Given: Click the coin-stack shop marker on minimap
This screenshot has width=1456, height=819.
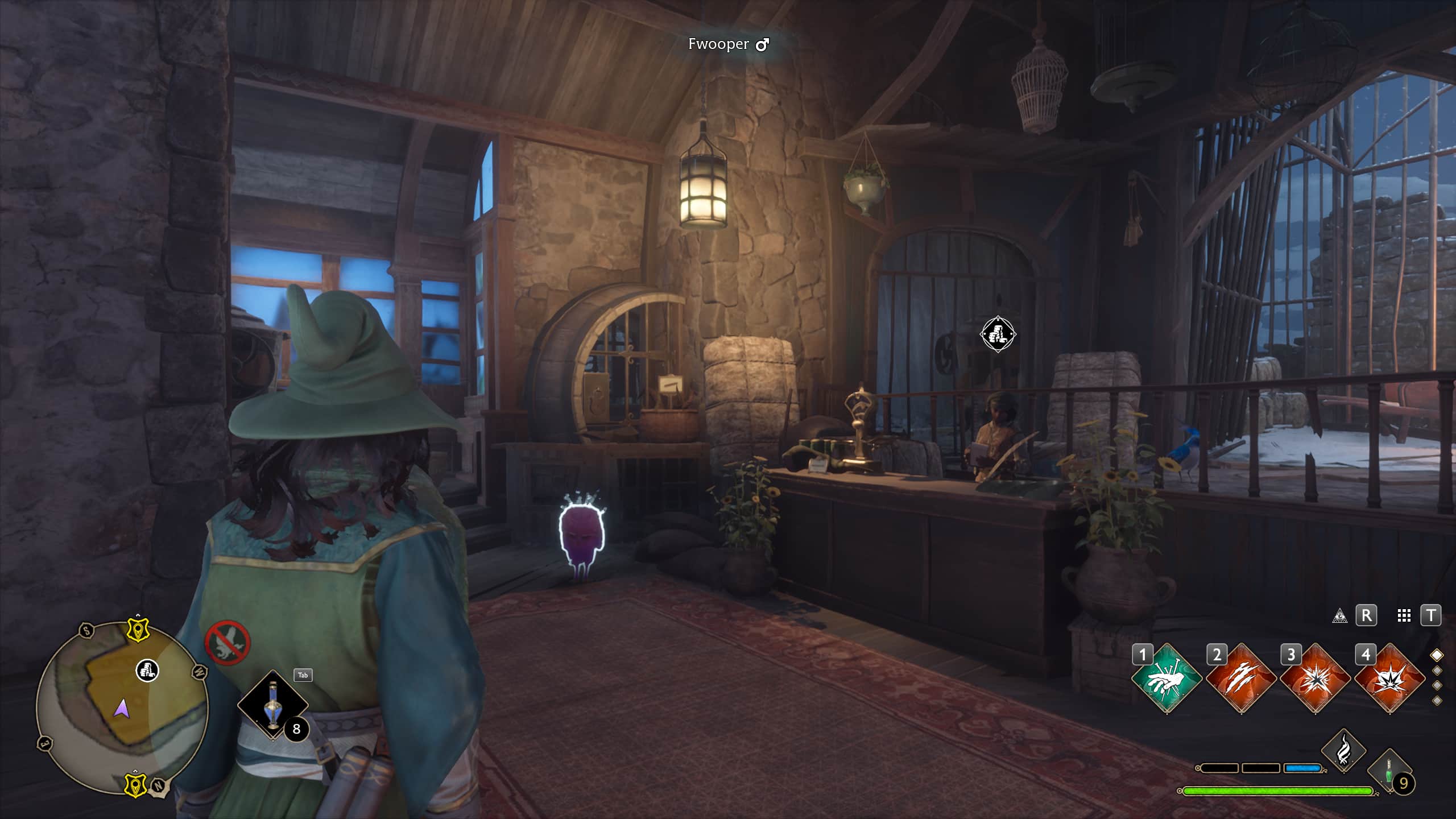Looking at the screenshot, I should pyautogui.click(x=147, y=671).
